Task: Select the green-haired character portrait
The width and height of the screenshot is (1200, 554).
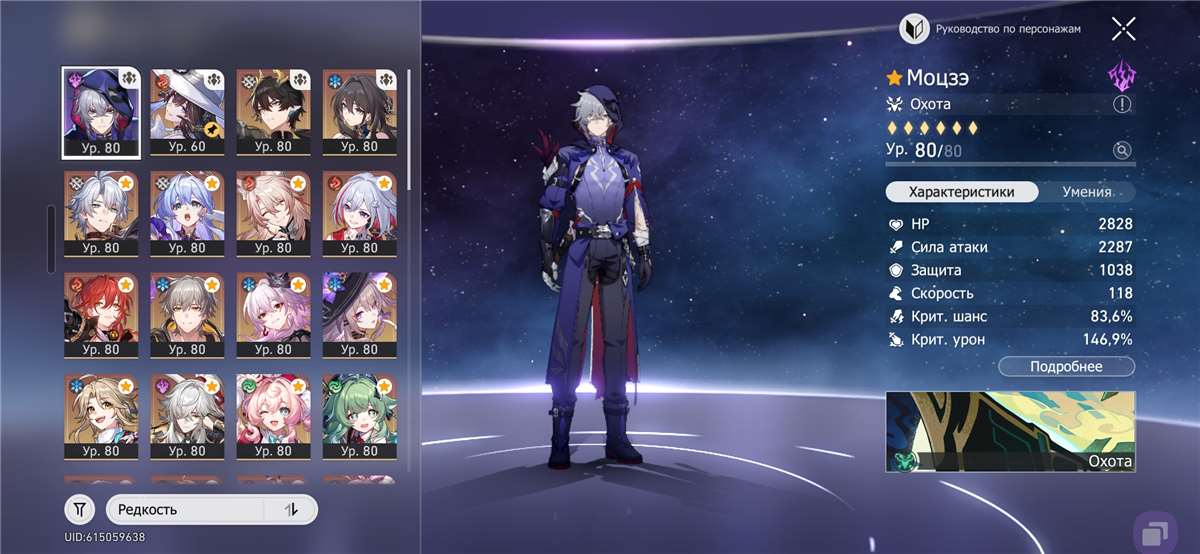Action: pyautogui.click(x=357, y=417)
